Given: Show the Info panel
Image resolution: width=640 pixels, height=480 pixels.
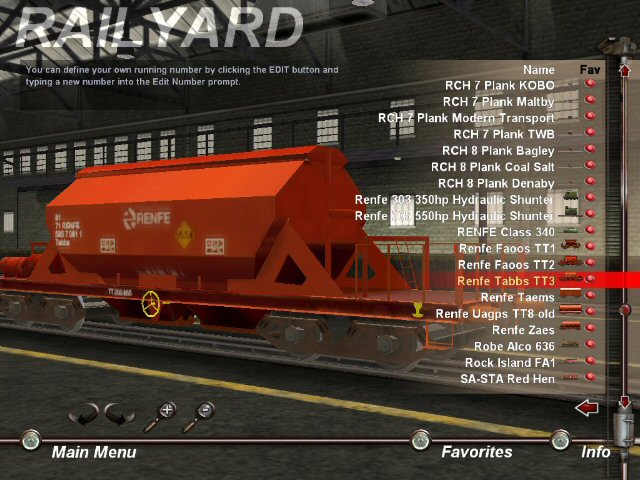Looking at the screenshot, I should 595,452.
